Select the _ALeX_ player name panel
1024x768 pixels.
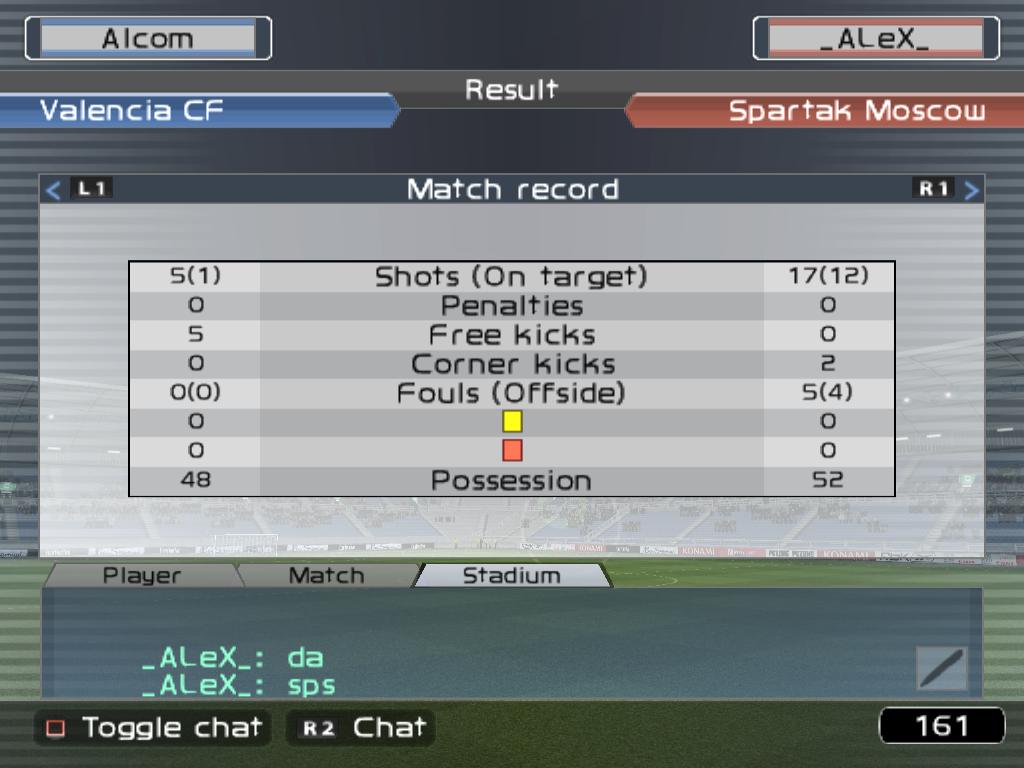pyautogui.click(x=875, y=39)
